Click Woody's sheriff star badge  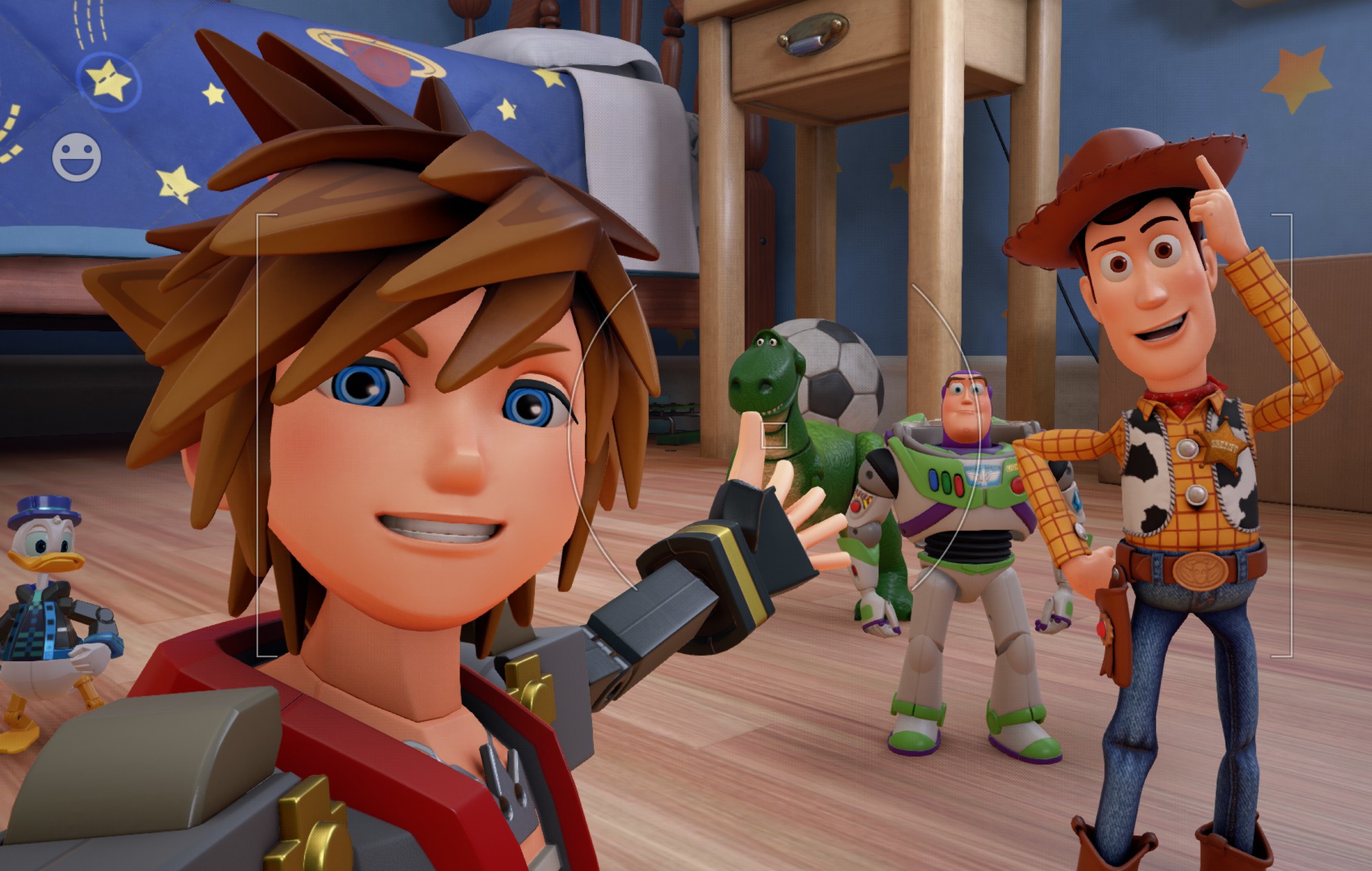(1224, 447)
